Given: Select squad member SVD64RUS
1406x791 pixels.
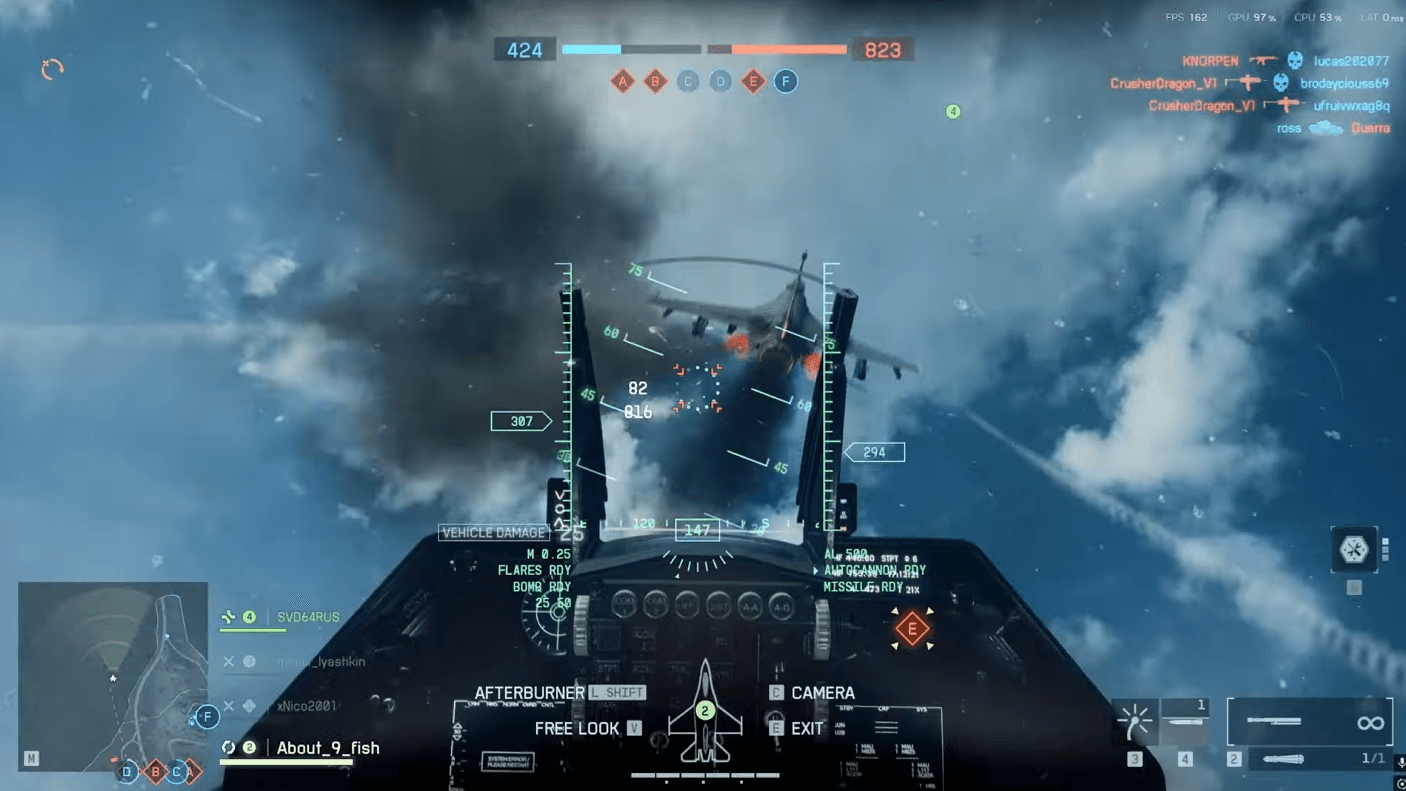Looking at the screenshot, I should click(308, 618).
